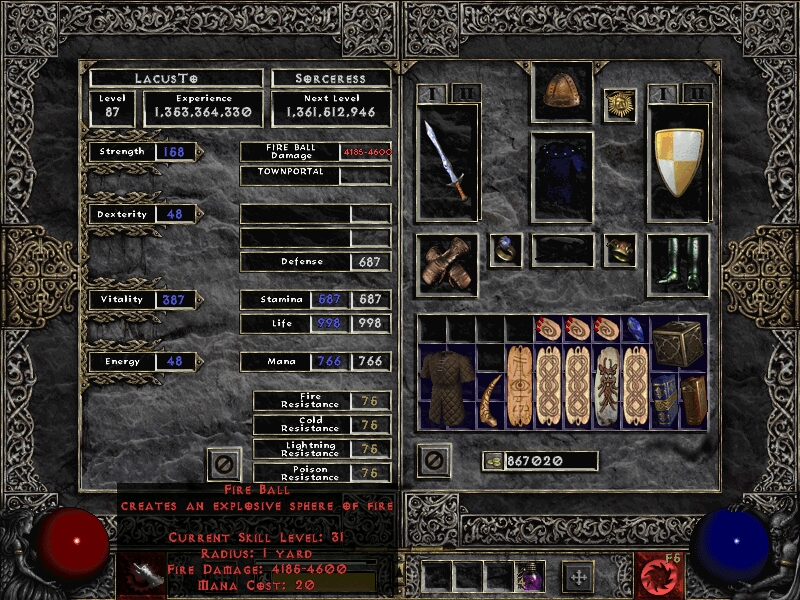Select the blue sapphire gem in inventory
Image resolution: width=800 pixels, height=600 pixels.
(x=636, y=329)
